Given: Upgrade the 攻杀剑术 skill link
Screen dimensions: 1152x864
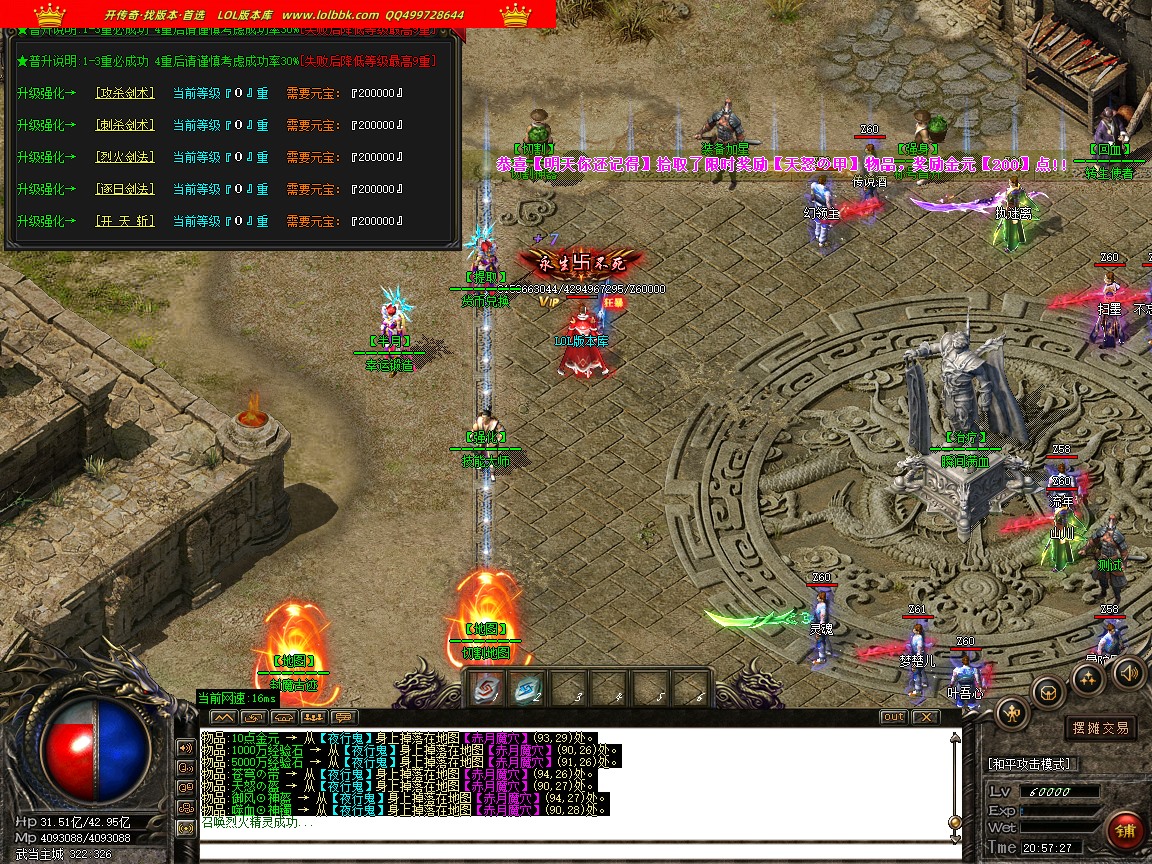Looking at the screenshot, I should tap(125, 93).
